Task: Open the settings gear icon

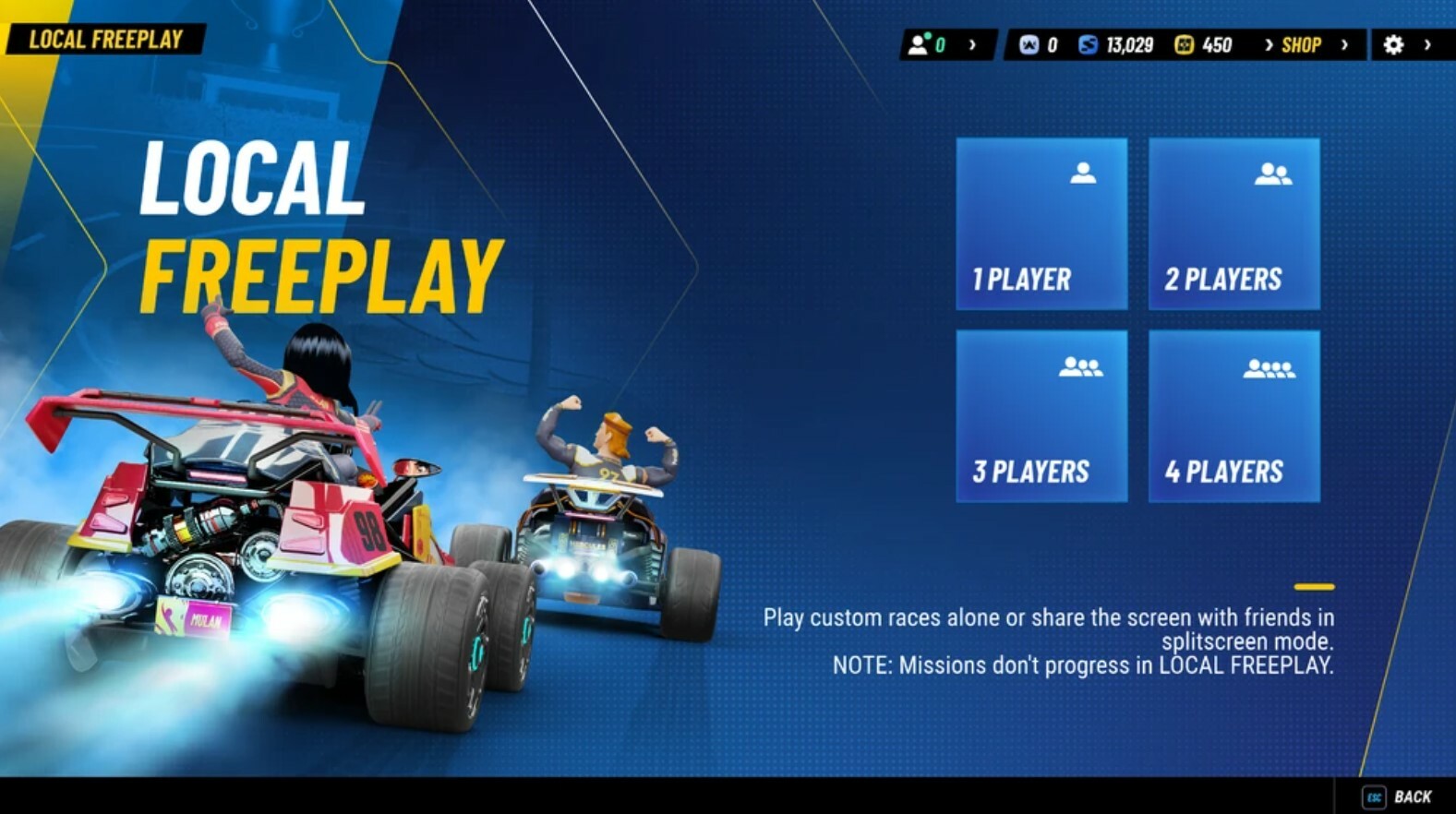Action: 1394,43
